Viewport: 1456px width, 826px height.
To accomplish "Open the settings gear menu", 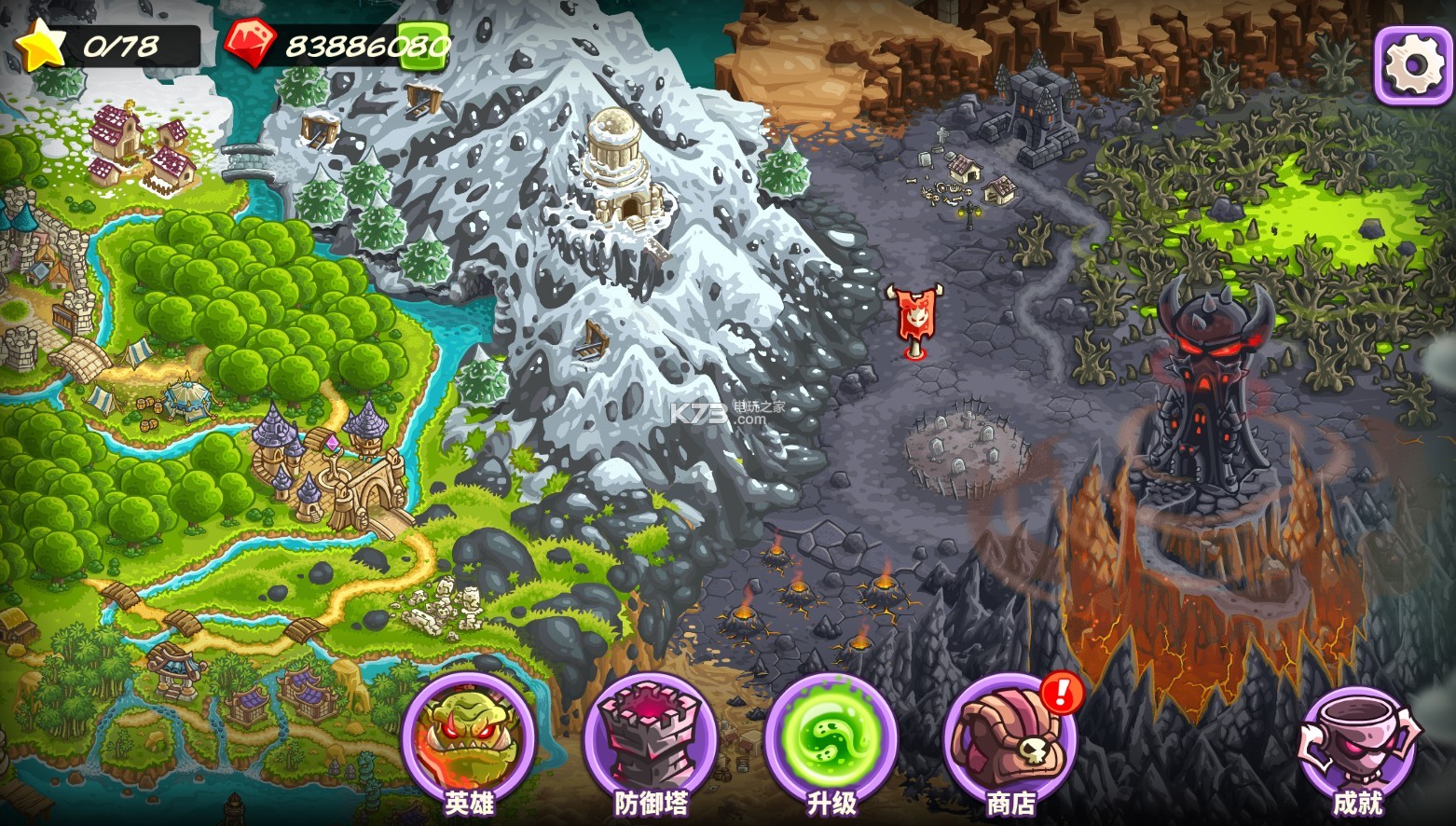I will tap(1413, 63).
